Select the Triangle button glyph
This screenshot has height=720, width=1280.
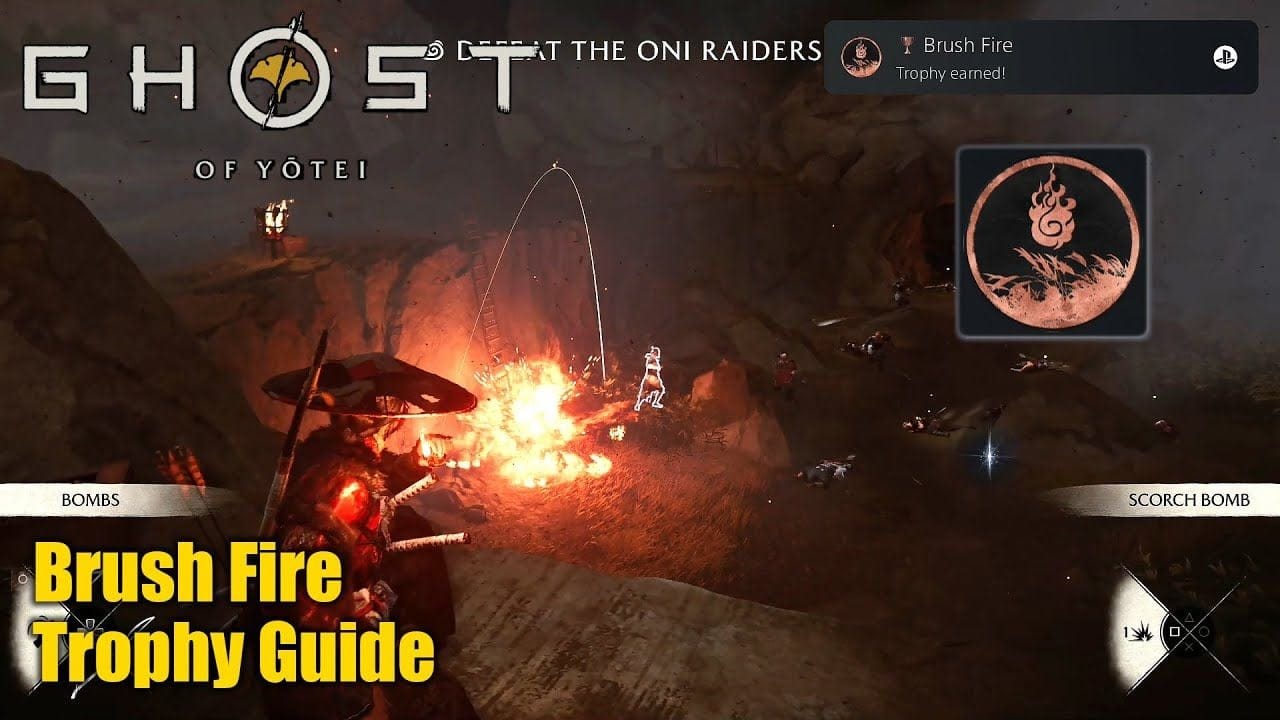click(1189, 617)
